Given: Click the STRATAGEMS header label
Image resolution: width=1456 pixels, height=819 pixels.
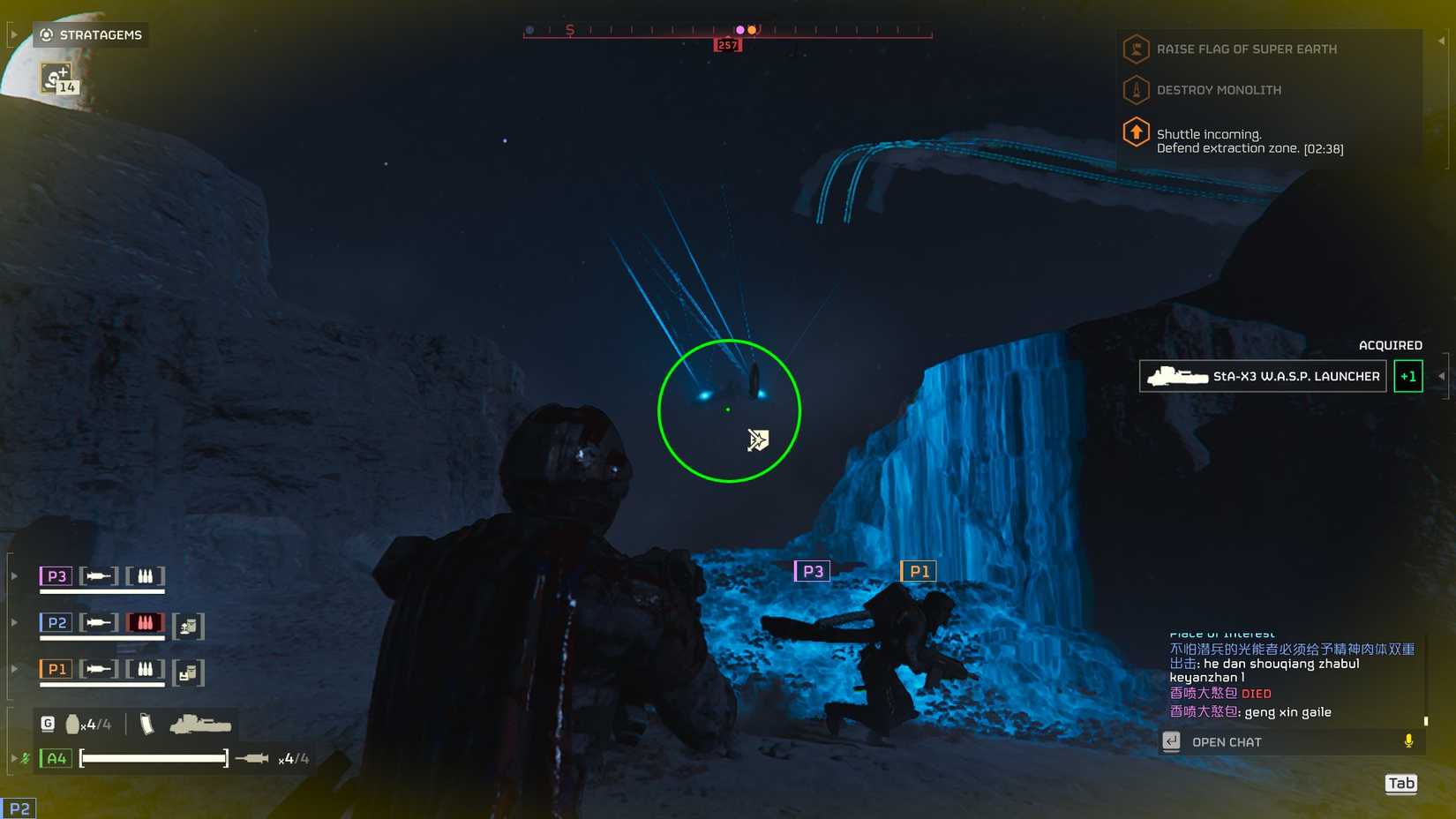Looking at the screenshot, I should pyautogui.click(x=100, y=35).
